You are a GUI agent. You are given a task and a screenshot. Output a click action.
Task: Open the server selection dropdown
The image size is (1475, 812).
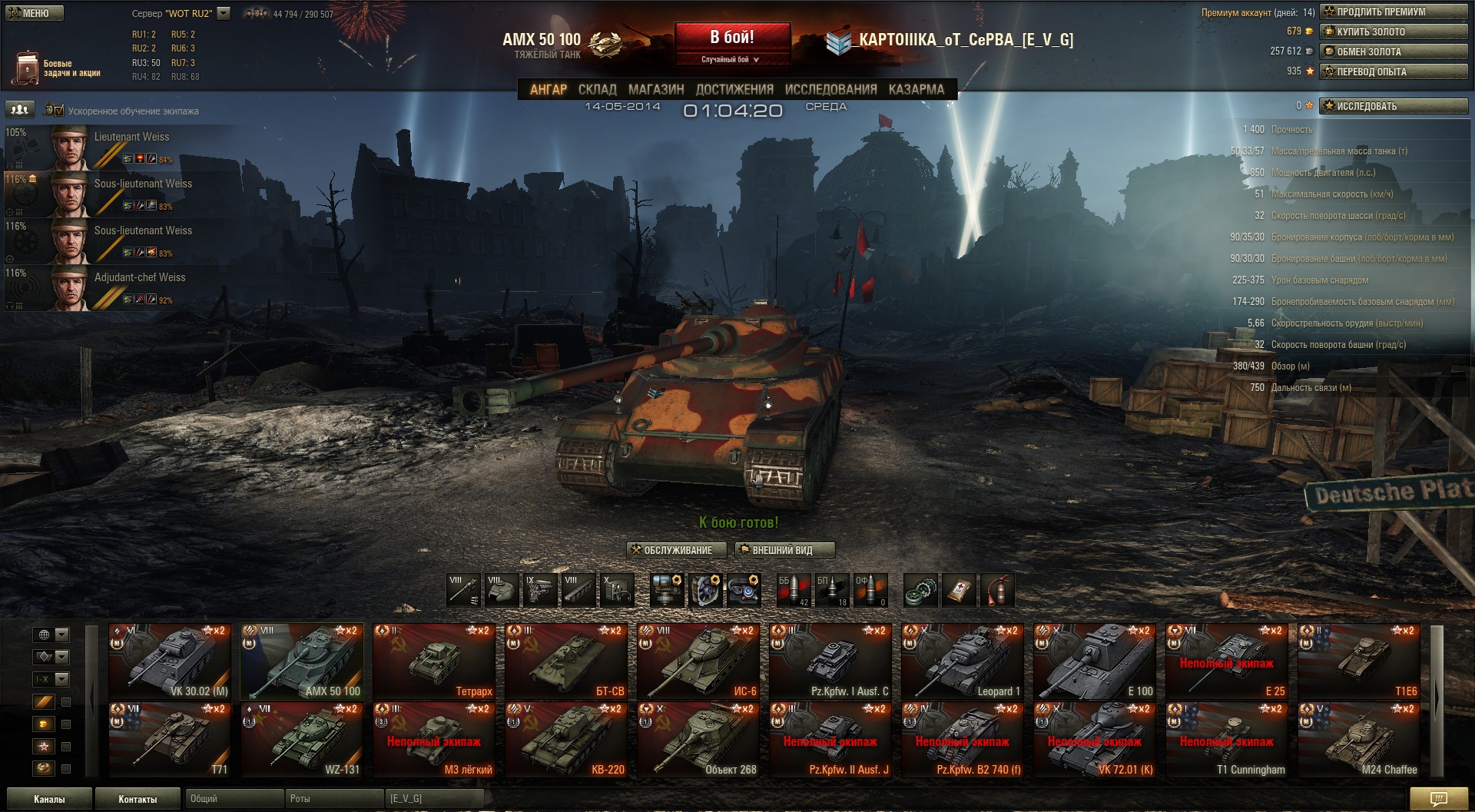pyautogui.click(x=224, y=13)
